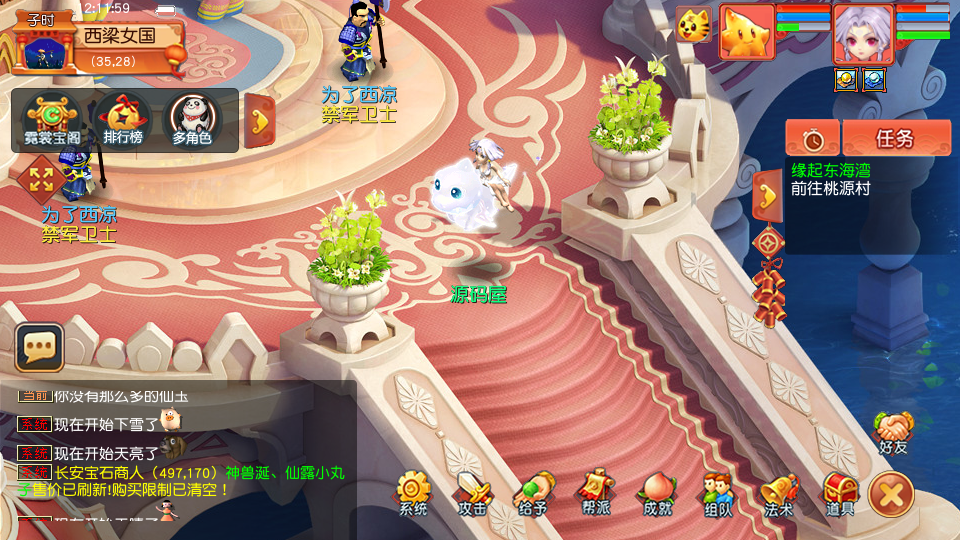Open the 霓裳宝阁 shop icon
The width and height of the screenshot is (960, 540).
pos(46,120)
